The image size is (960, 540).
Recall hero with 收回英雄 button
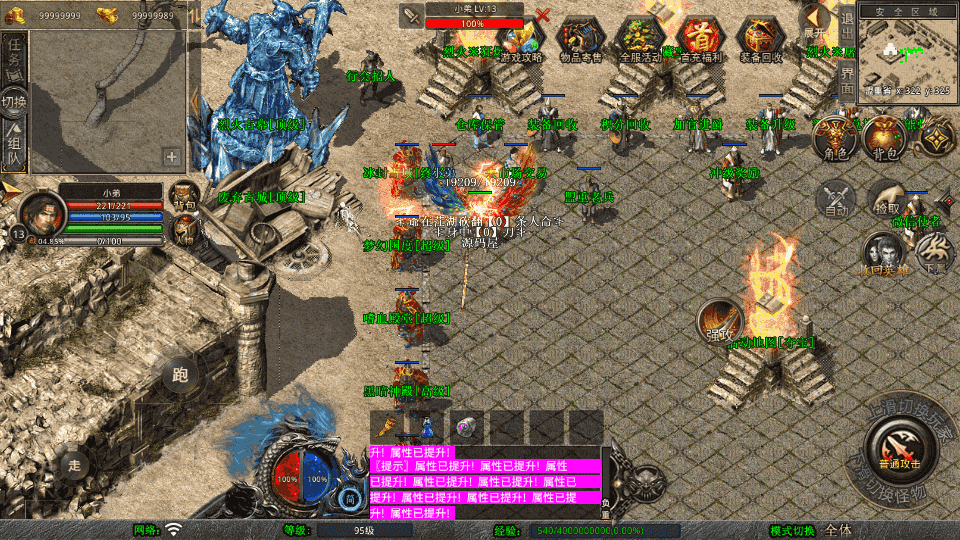coord(882,254)
